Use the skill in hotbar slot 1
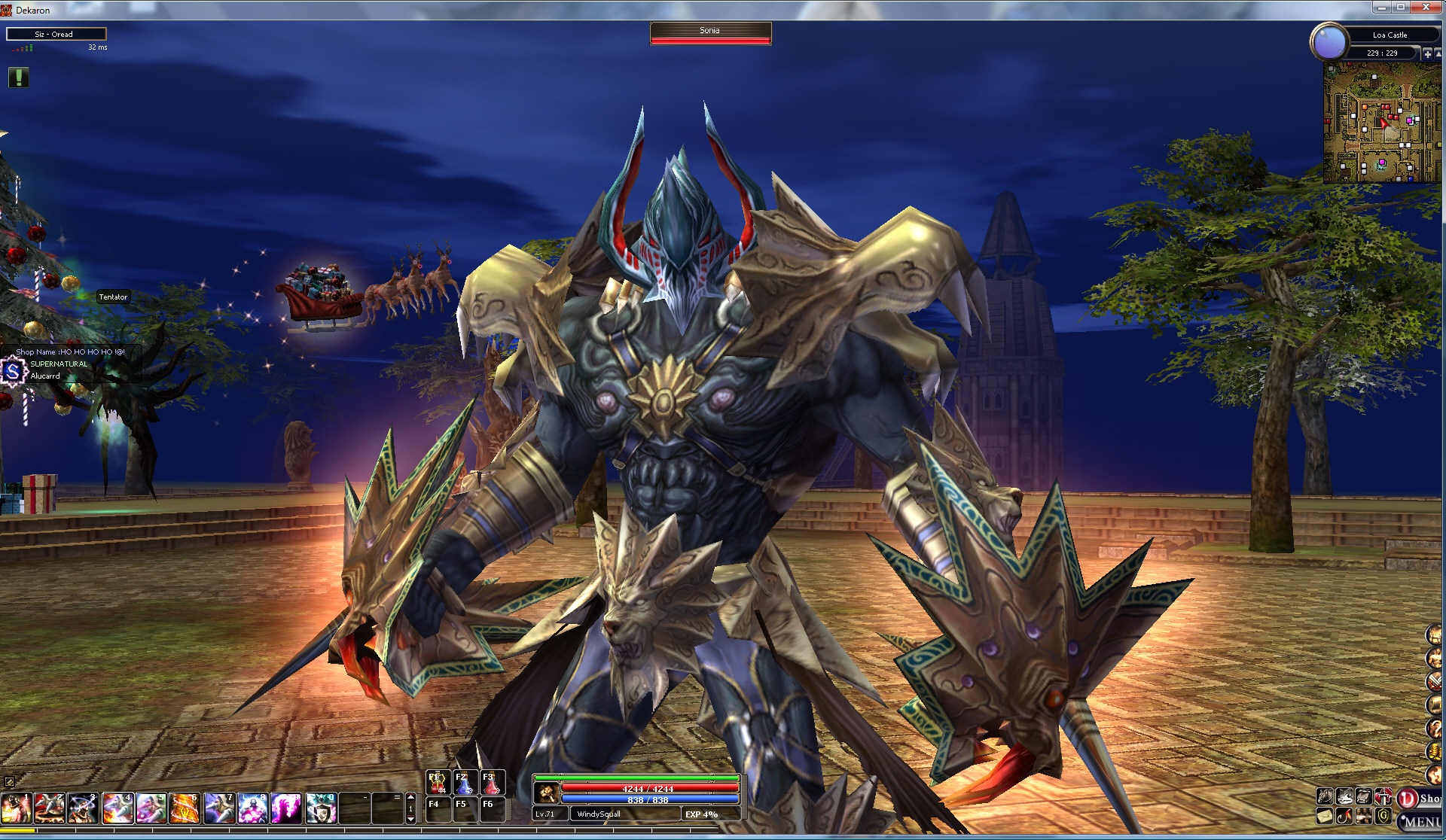Image resolution: width=1446 pixels, height=840 pixels. tap(15, 808)
